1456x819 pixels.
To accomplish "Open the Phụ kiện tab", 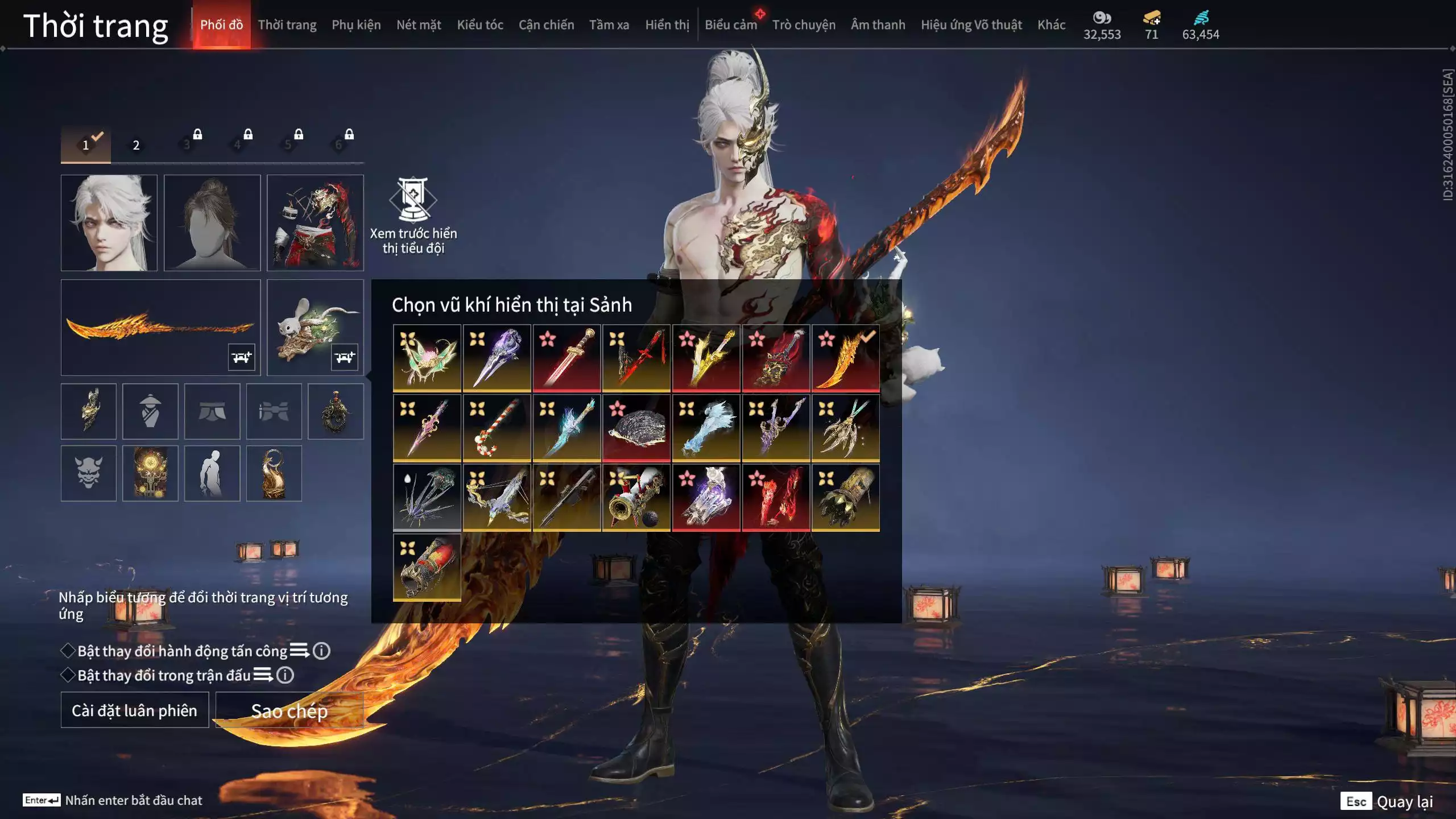I will coord(356,25).
